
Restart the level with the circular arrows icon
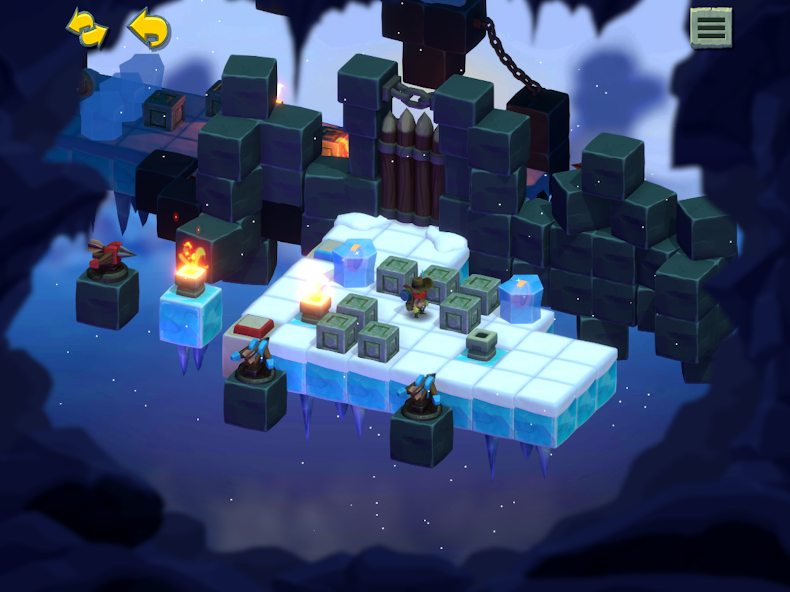tap(87, 28)
